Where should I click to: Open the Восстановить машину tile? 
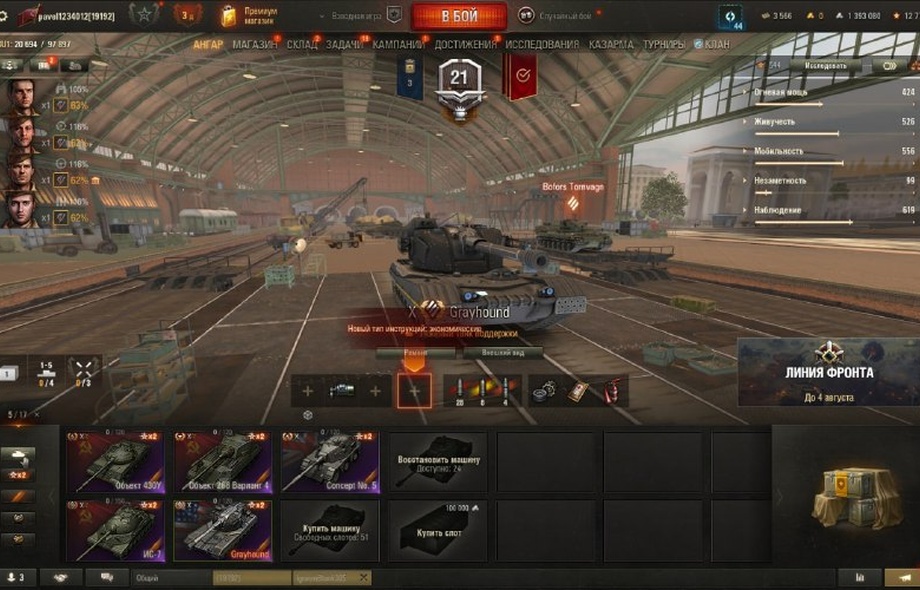tap(437, 462)
